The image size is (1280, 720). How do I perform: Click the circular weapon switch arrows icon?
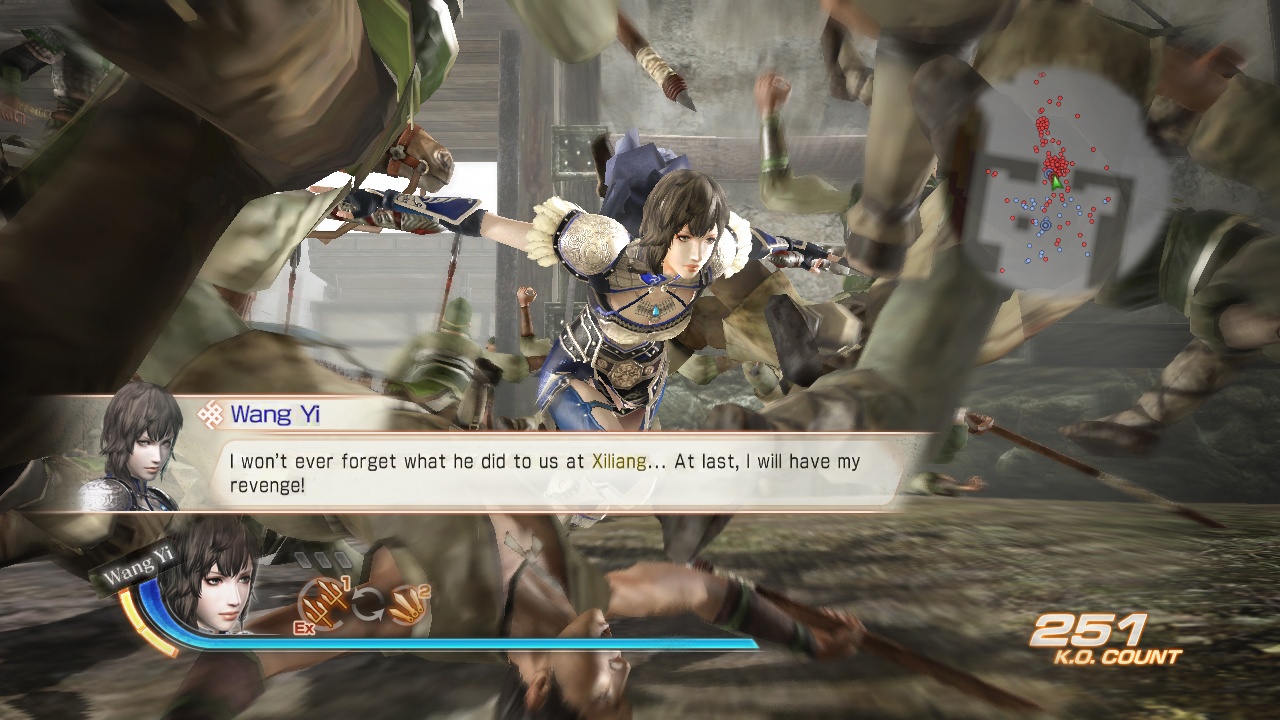[x=367, y=603]
